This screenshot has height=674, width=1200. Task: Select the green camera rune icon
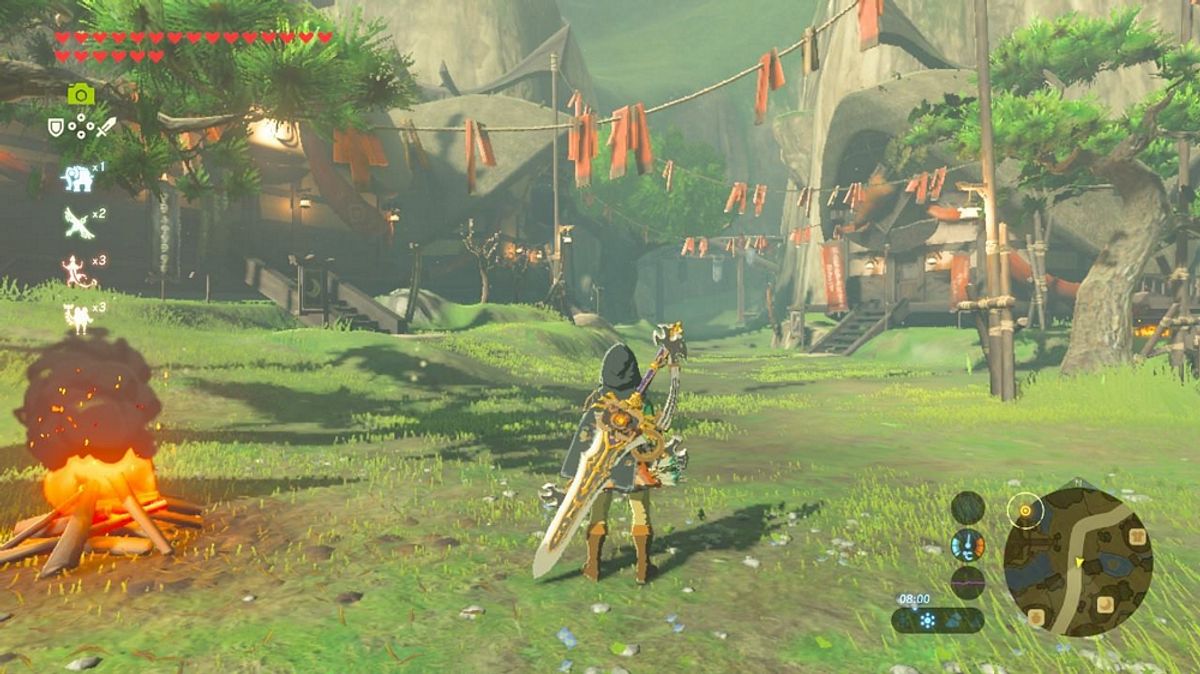[x=81, y=94]
